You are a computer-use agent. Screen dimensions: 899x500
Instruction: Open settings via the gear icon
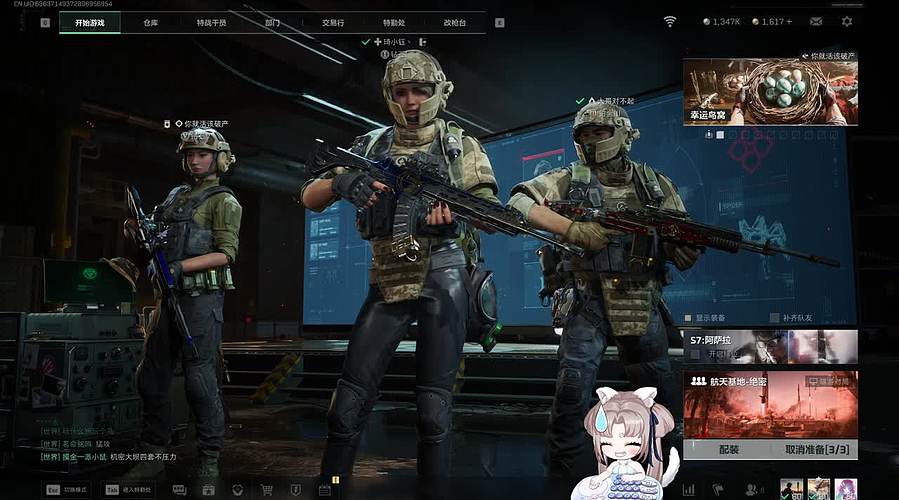tap(847, 21)
